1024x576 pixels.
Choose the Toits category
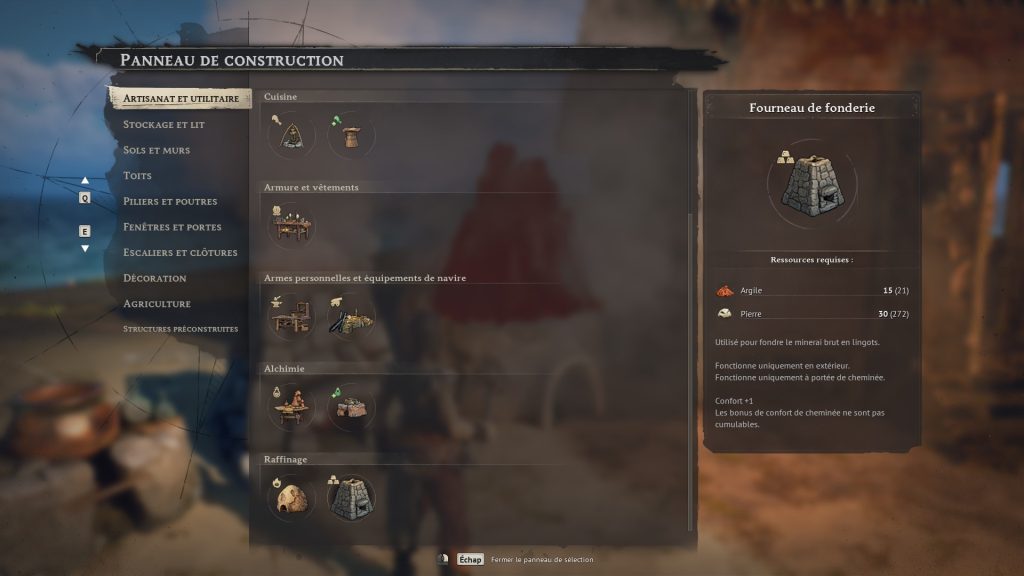pyautogui.click(x=137, y=176)
